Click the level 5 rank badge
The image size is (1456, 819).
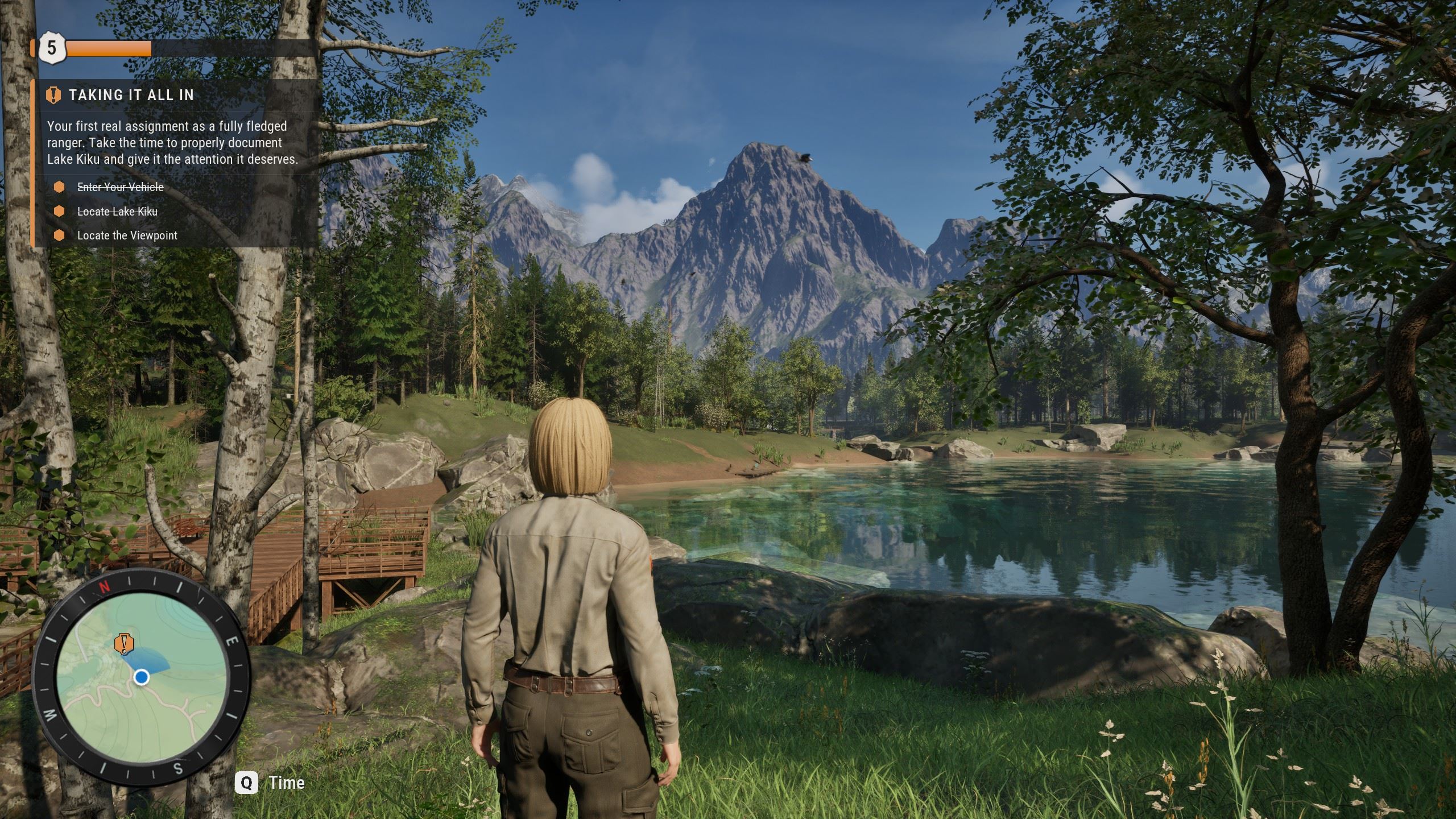coord(52,48)
